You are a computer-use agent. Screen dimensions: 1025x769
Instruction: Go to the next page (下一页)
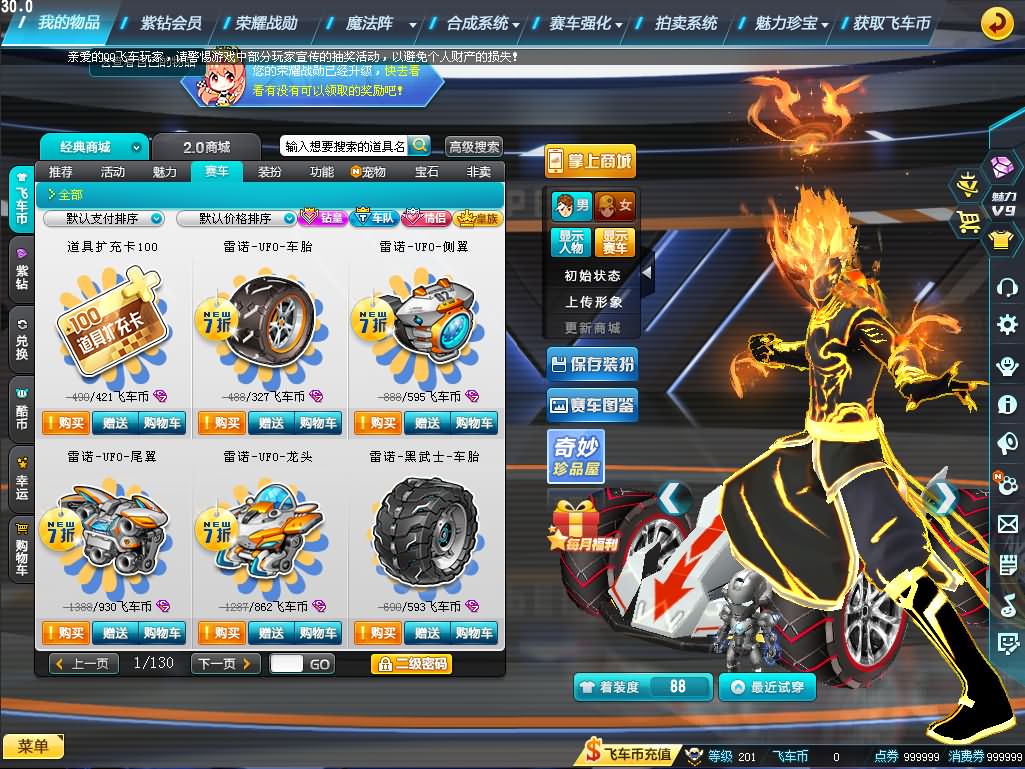click(225, 663)
